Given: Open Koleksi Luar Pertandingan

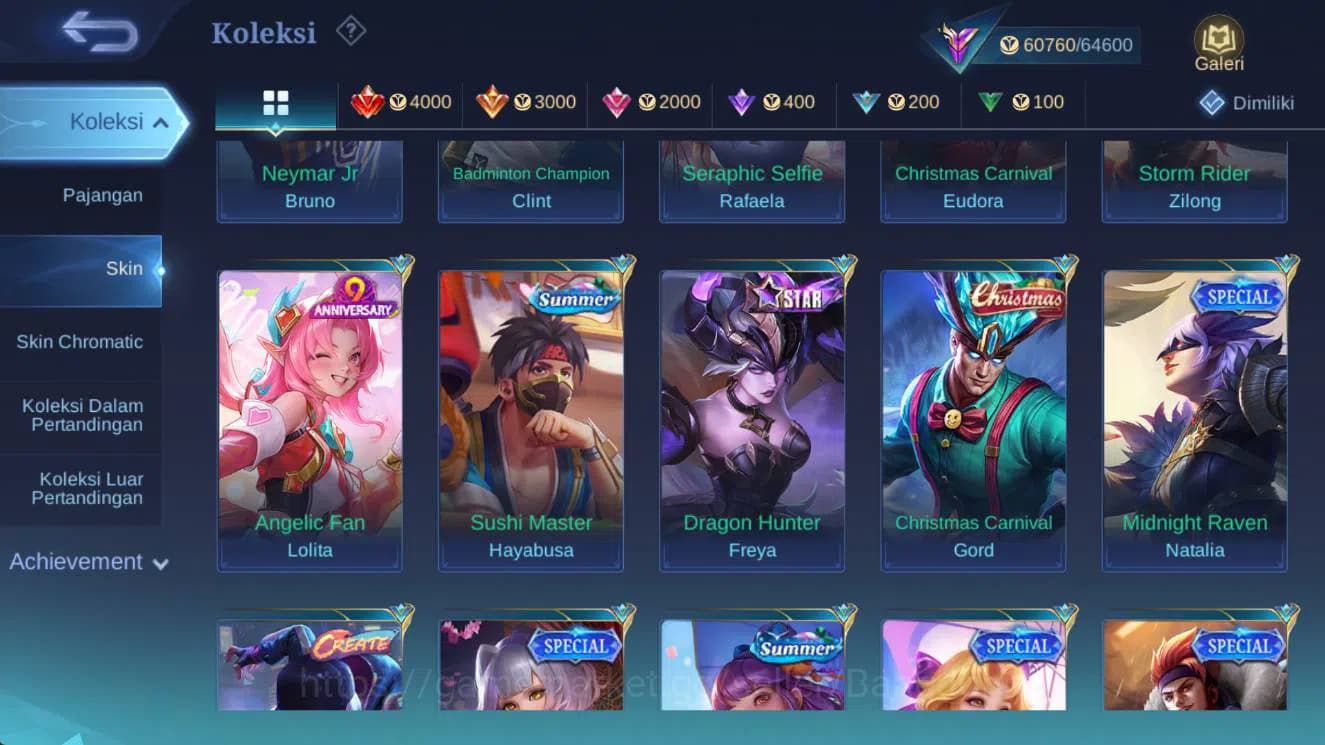Looking at the screenshot, I should tap(81, 488).
